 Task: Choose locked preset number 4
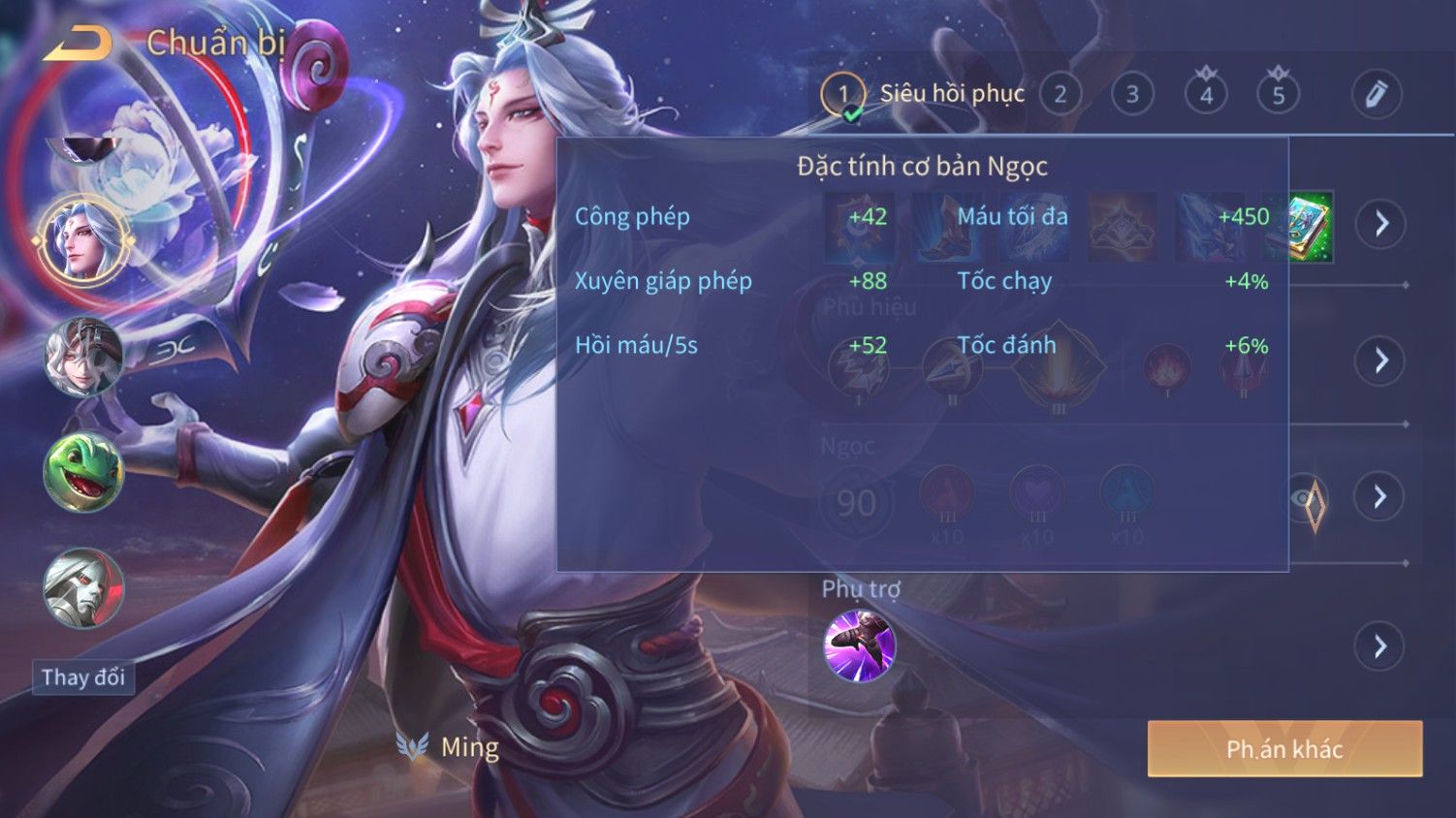(1206, 95)
